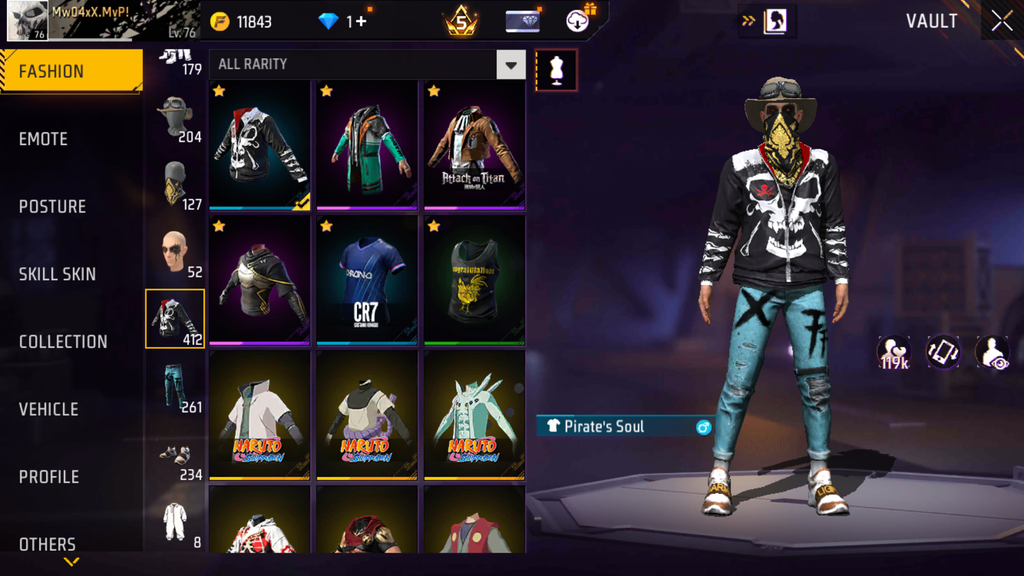Show the pants subcategory with 261 items
Viewport: 1024px width, 576px height.
pos(176,387)
